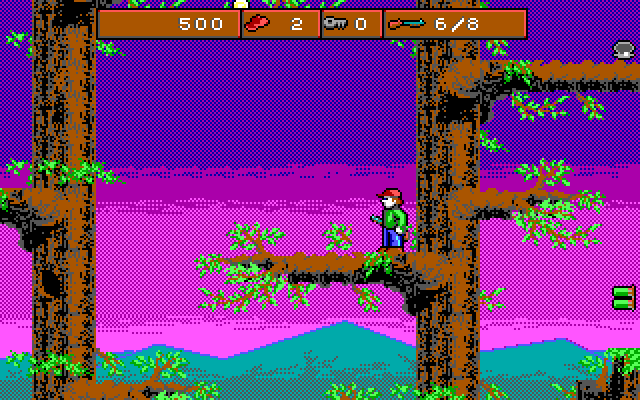
Task: Select the grey key icon
Action: coord(338,24)
